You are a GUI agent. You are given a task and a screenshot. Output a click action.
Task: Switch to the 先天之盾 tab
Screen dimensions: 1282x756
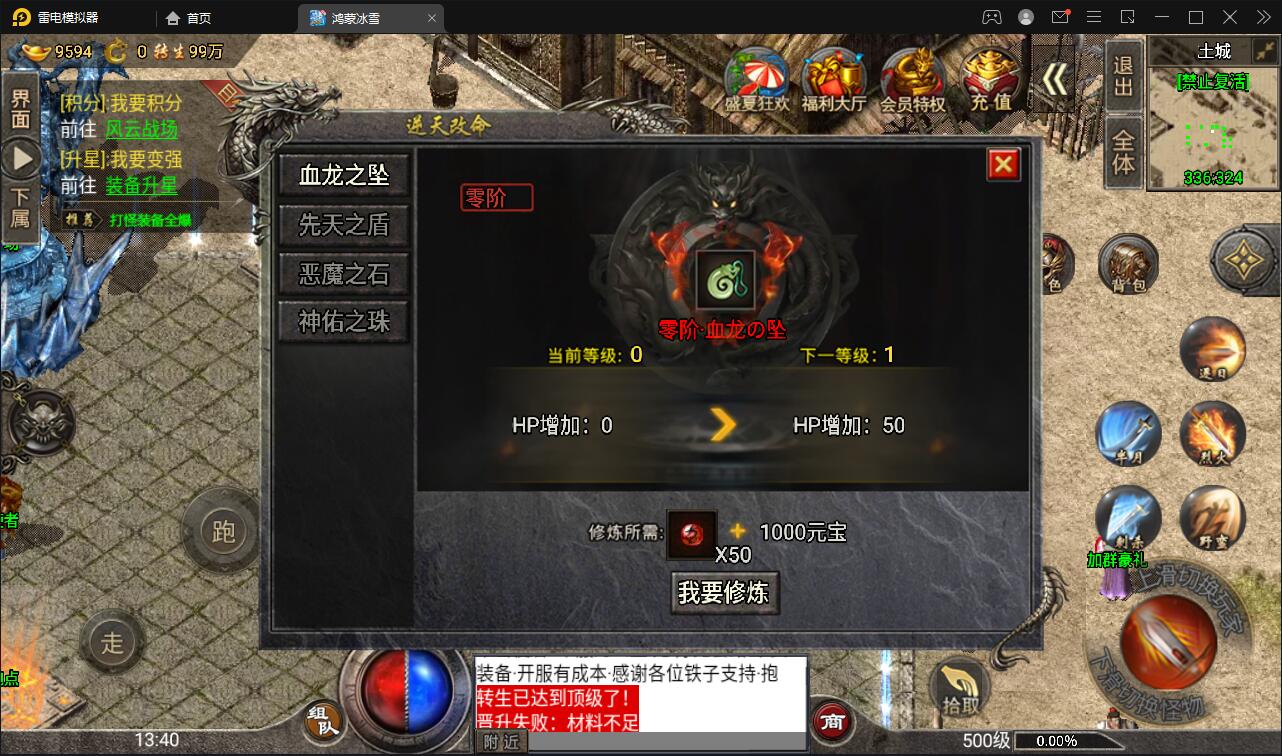342,226
